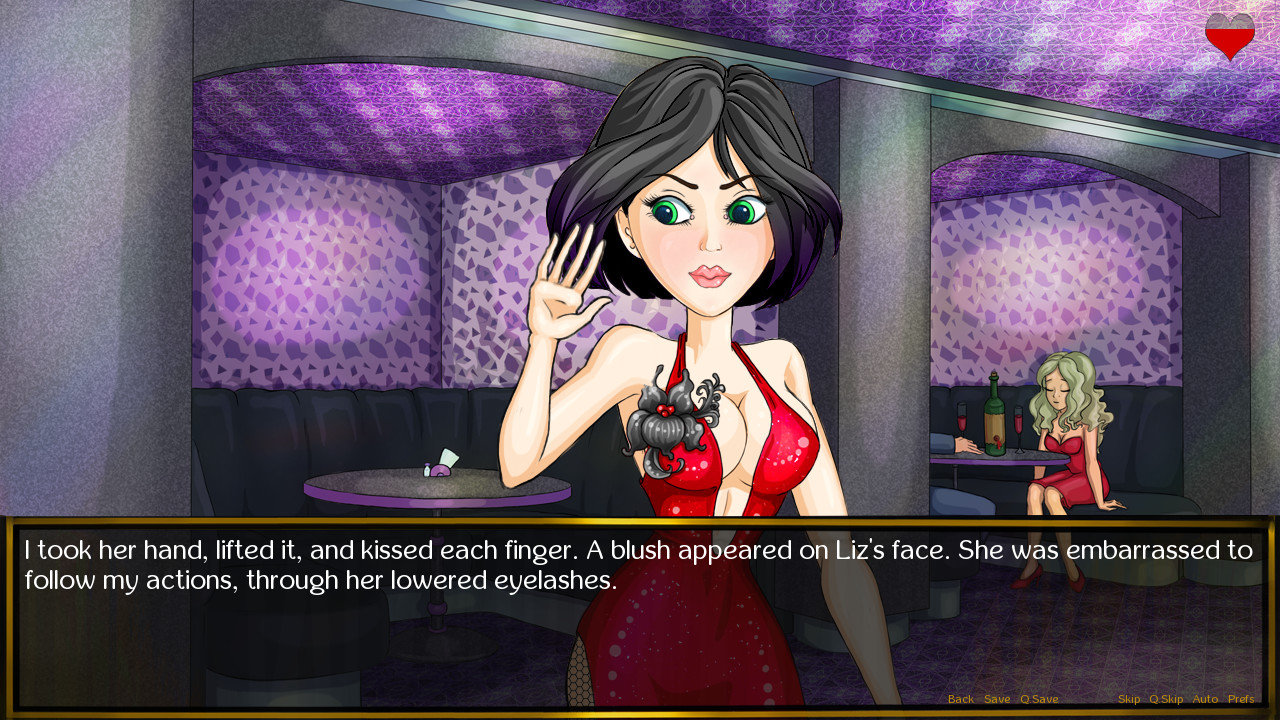Choose Q.Skip in the quick menu

(x=1166, y=699)
